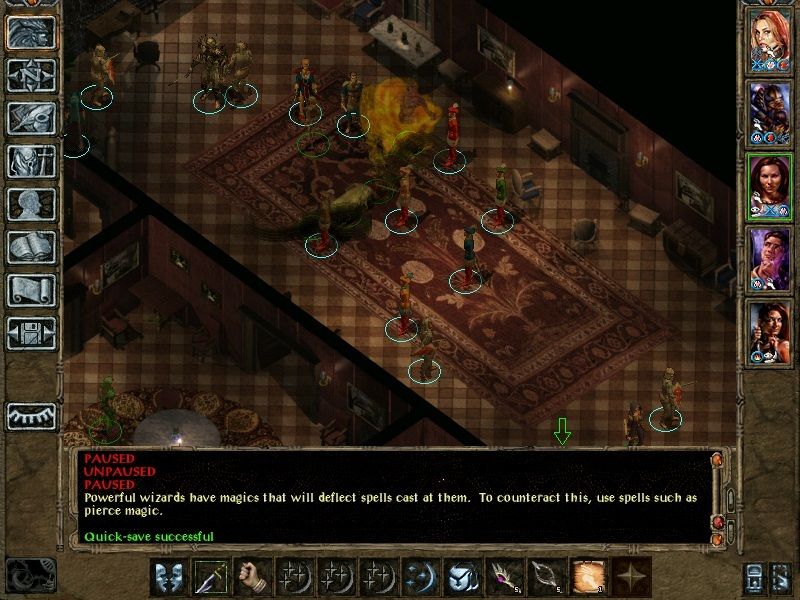Return to game with top sidebar button
The image size is (800, 600).
tap(30, 32)
